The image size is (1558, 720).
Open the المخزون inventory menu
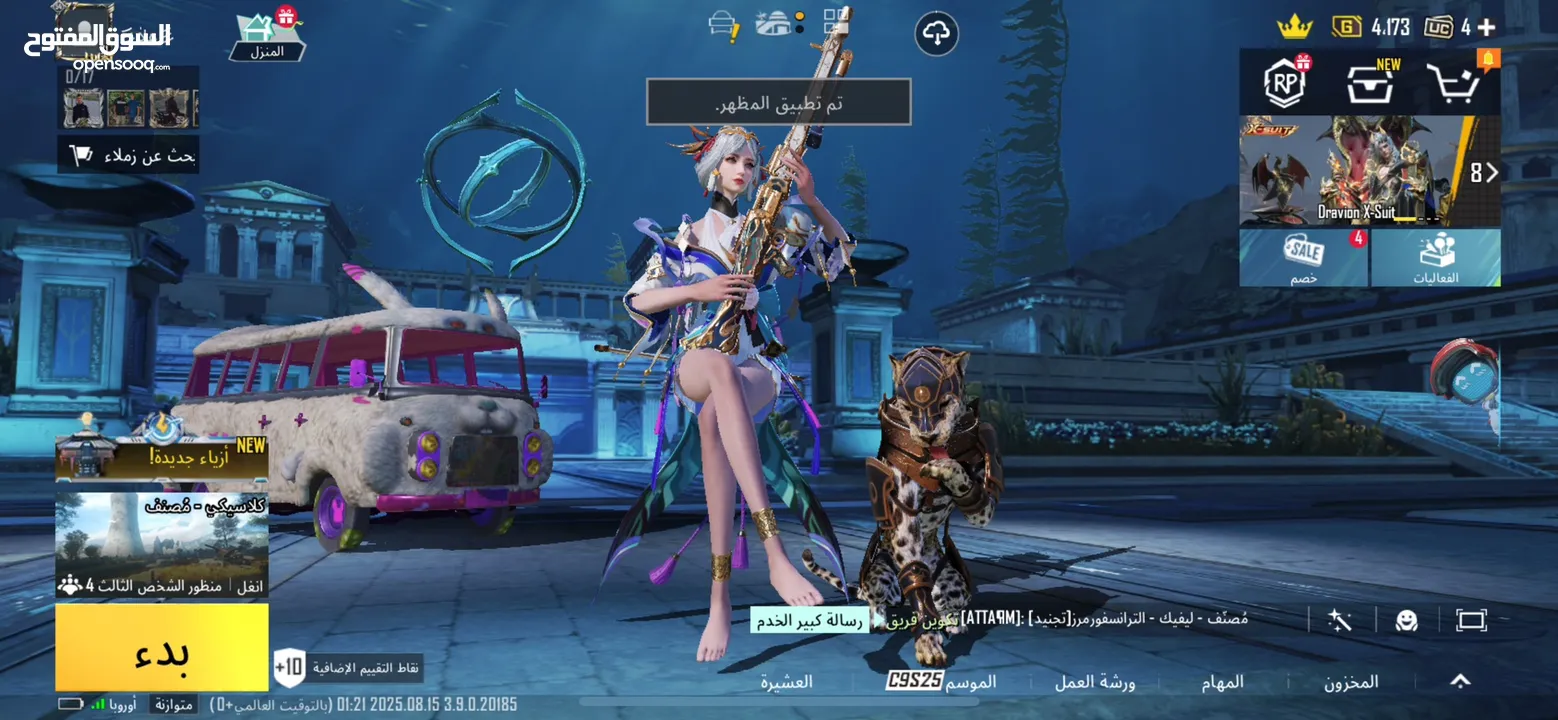click(x=1351, y=682)
